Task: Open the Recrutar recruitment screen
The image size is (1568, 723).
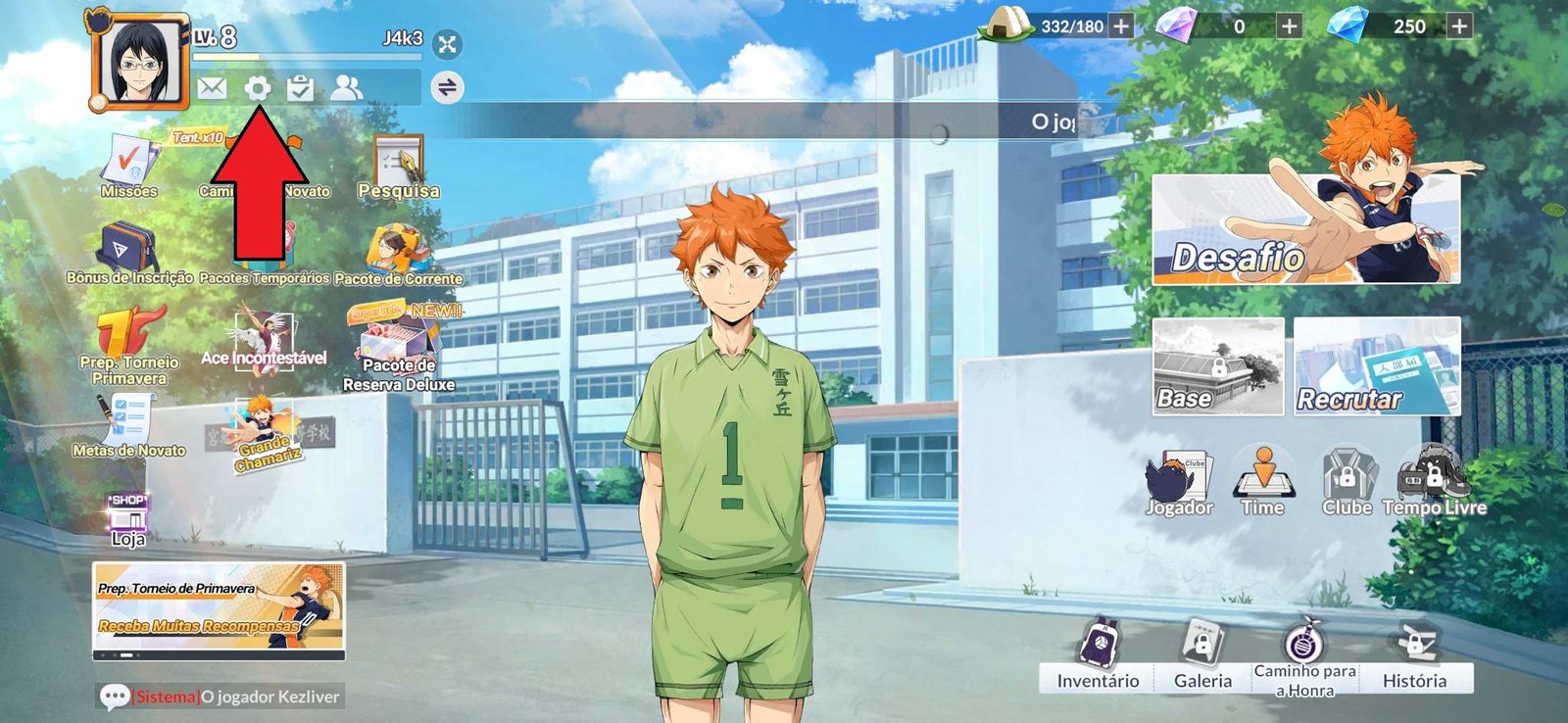Action: click(x=1377, y=366)
